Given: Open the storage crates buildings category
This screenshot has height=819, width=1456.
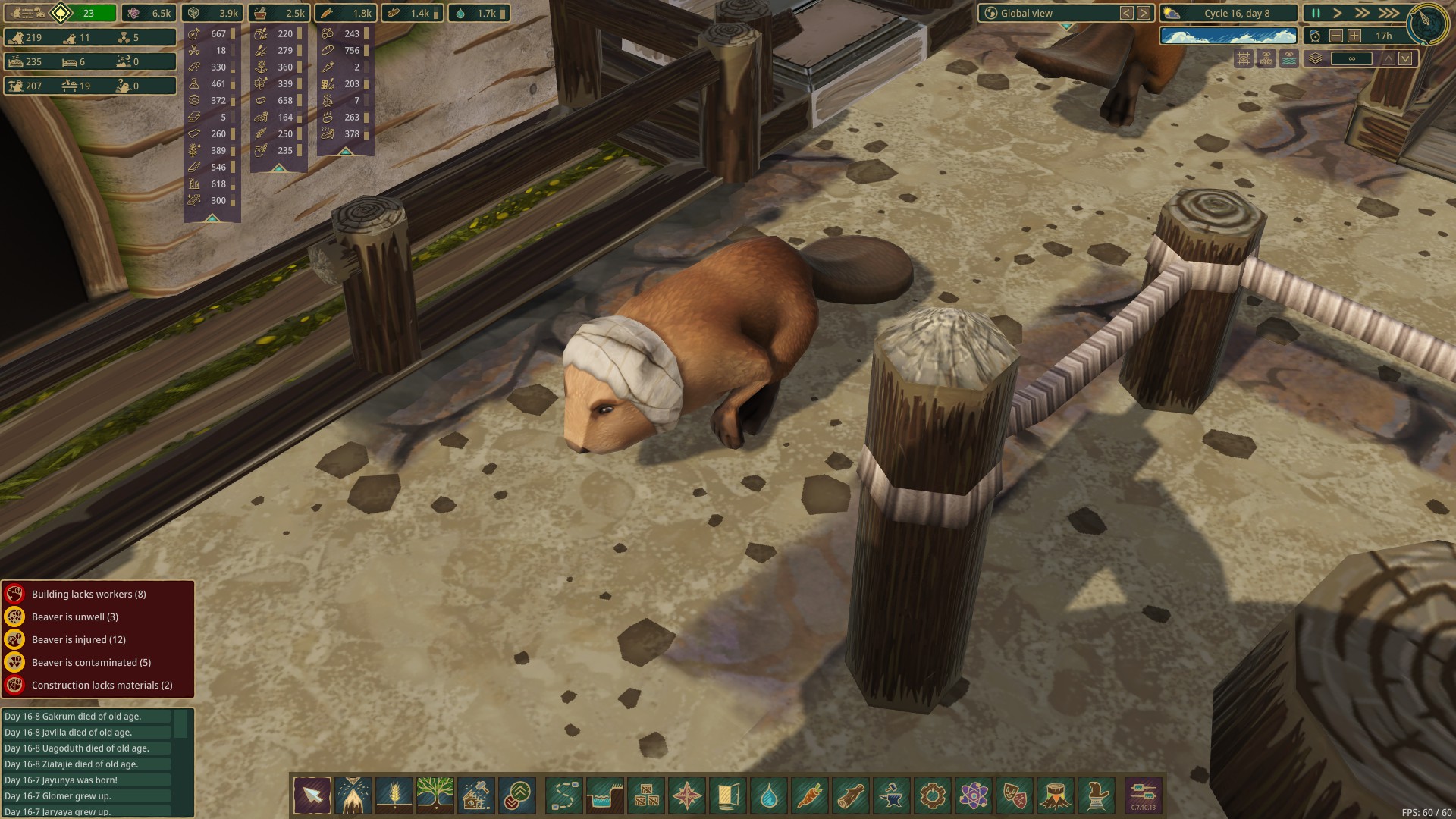Looking at the screenshot, I should click(x=646, y=795).
